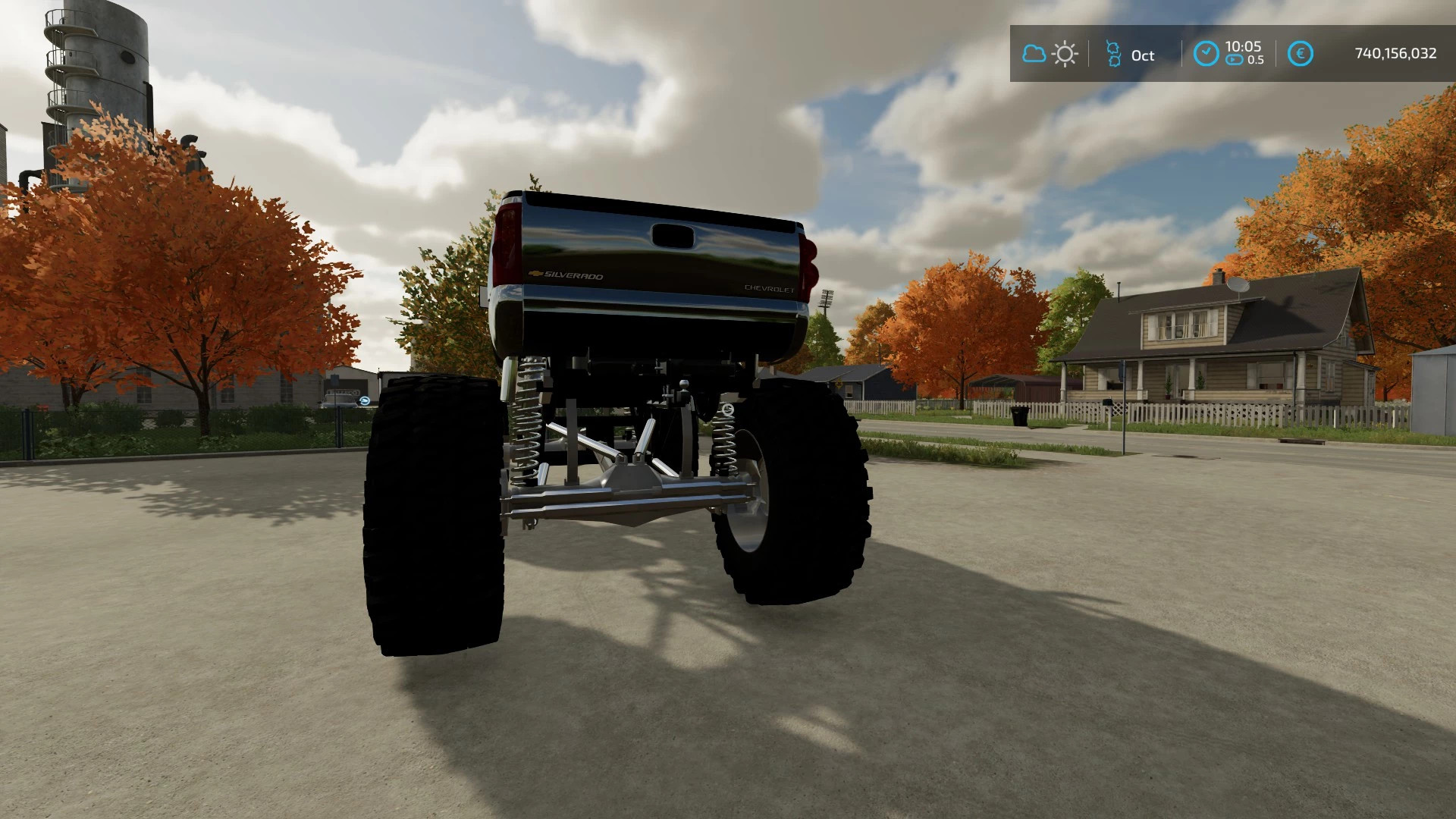Click the Oct month label

coord(1143,55)
